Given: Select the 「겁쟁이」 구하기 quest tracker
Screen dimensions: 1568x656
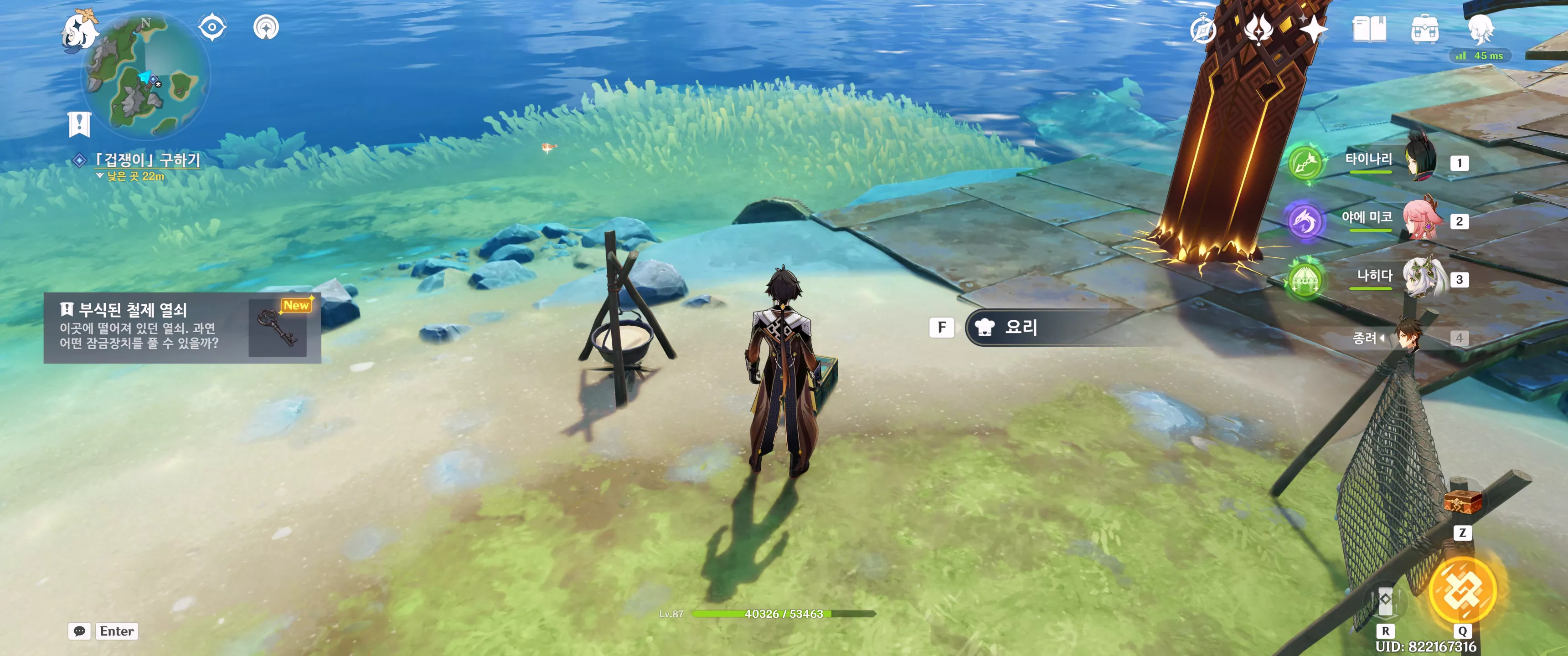Looking at the screenshot, I should pos(147,160).
